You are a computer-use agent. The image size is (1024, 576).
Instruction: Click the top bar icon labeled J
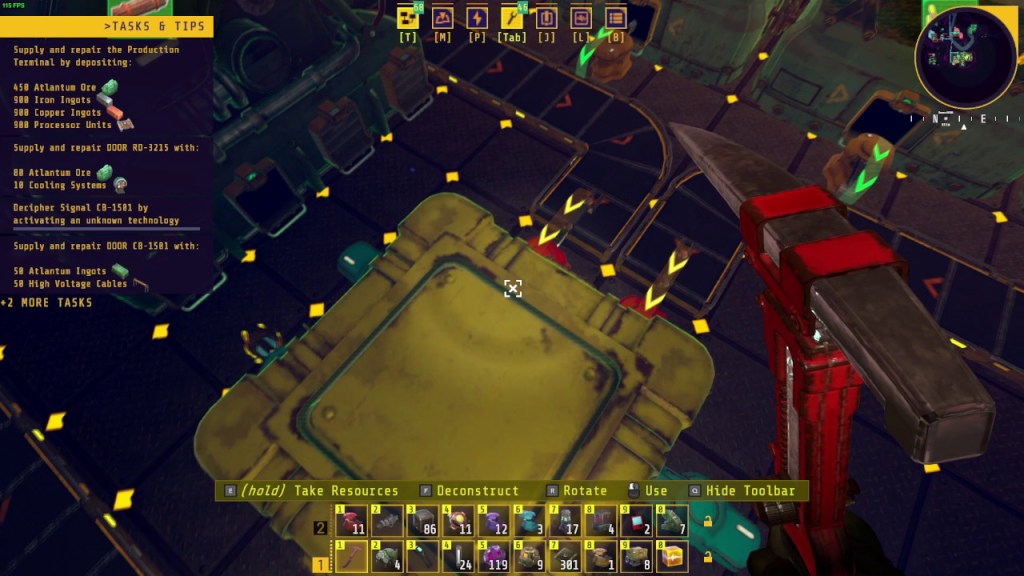point(546,18)
